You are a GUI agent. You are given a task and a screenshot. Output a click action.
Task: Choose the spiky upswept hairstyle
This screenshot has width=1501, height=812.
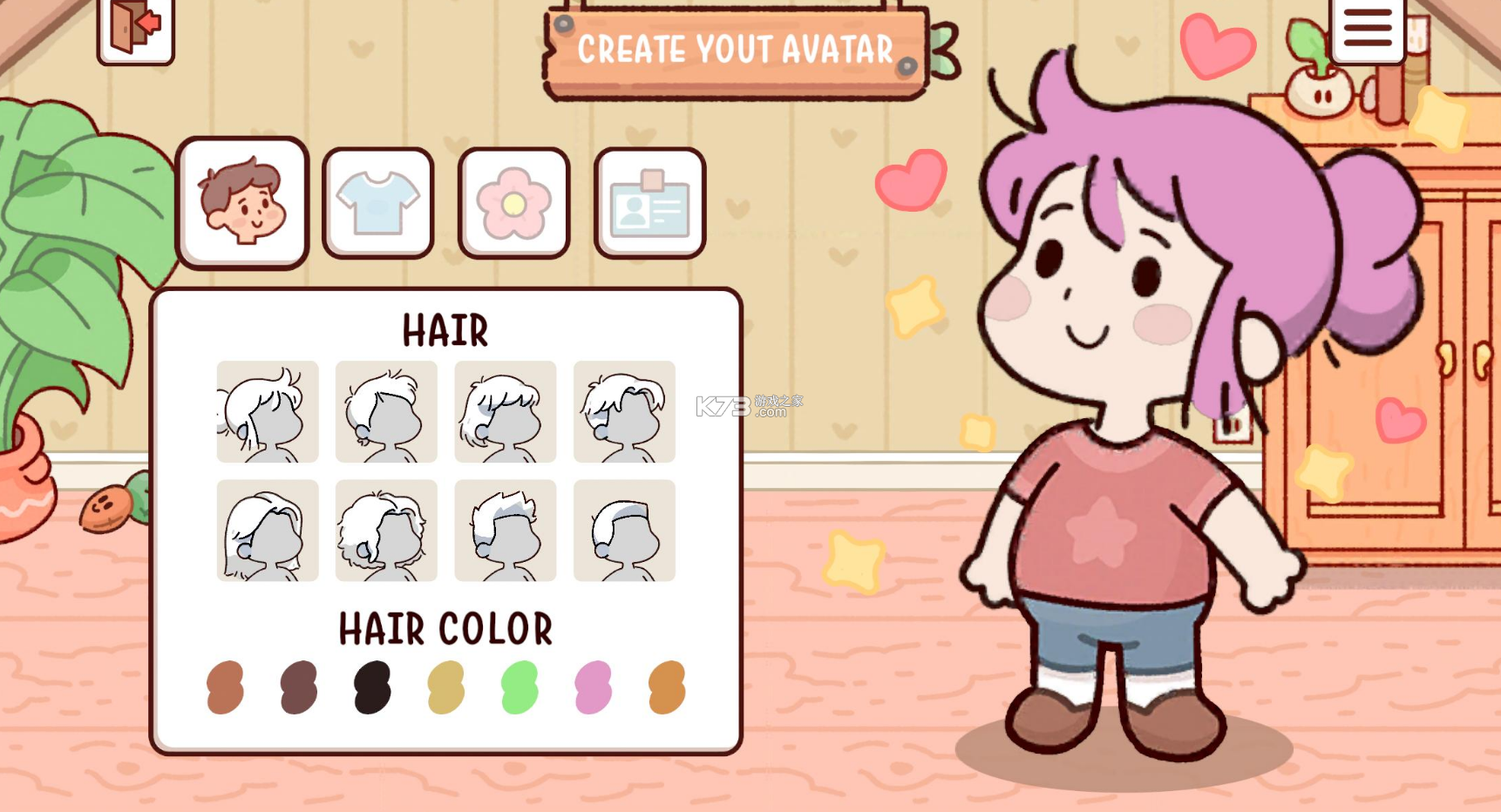[506, 530]
